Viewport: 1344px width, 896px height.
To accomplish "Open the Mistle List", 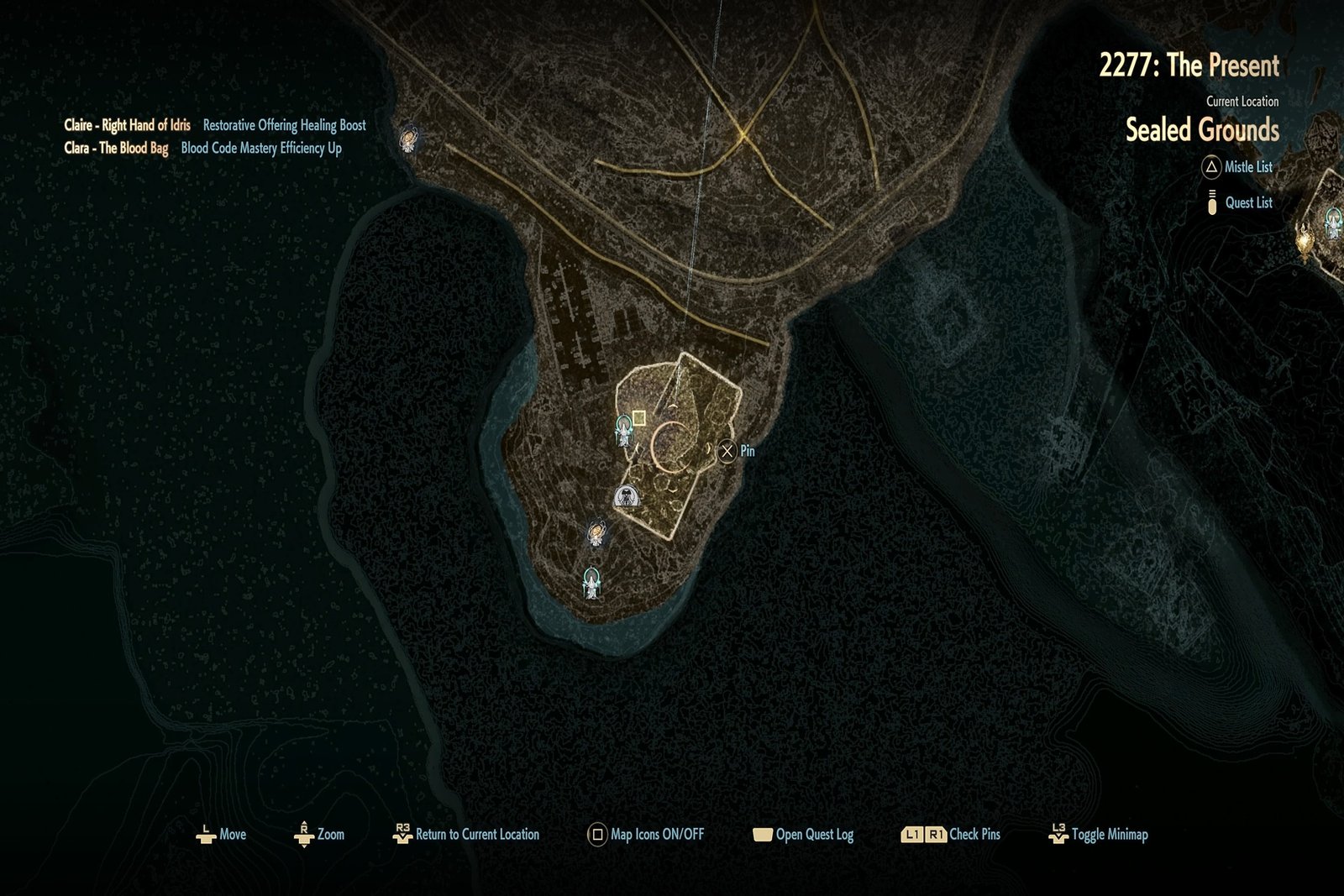I will (x=1210, y=167).
